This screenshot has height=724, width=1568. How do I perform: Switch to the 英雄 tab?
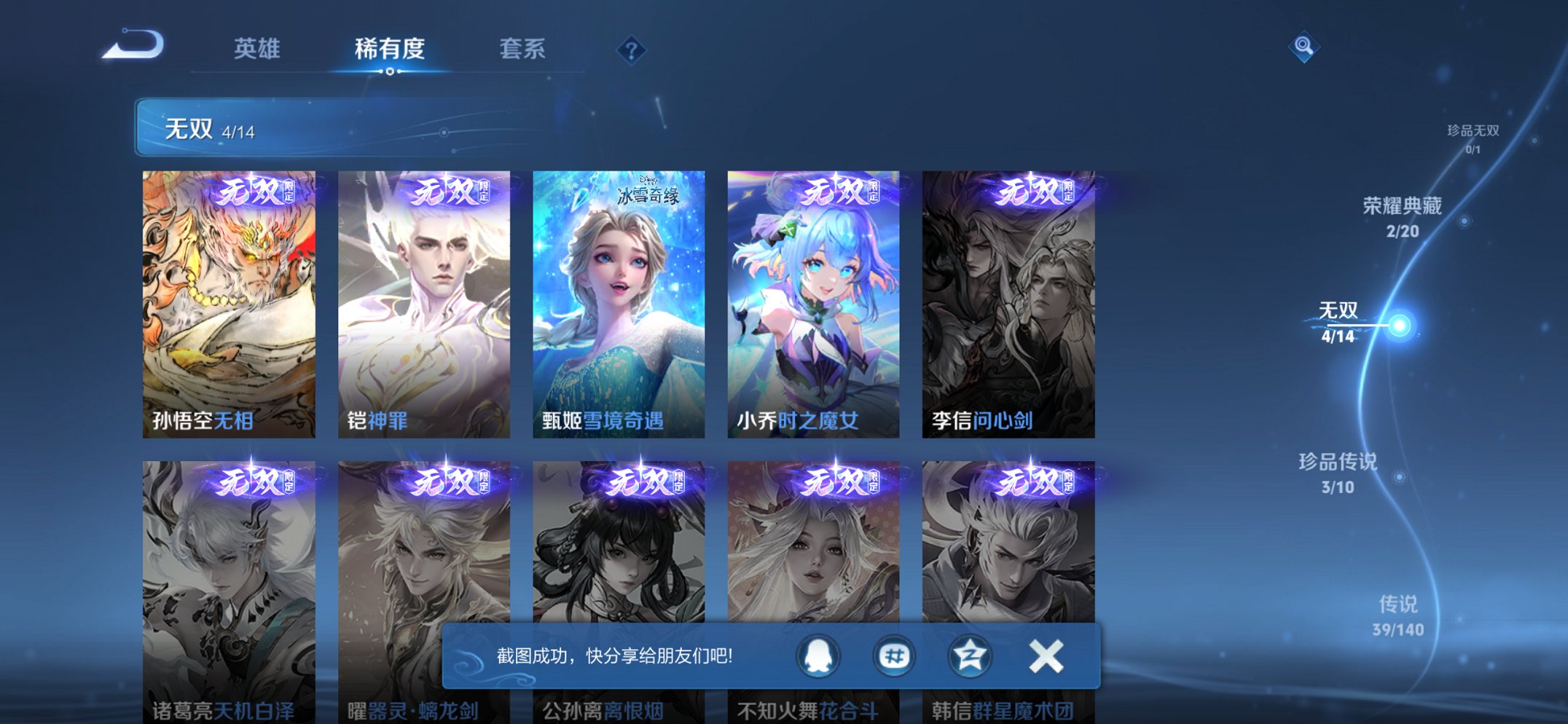click(256, 49)
